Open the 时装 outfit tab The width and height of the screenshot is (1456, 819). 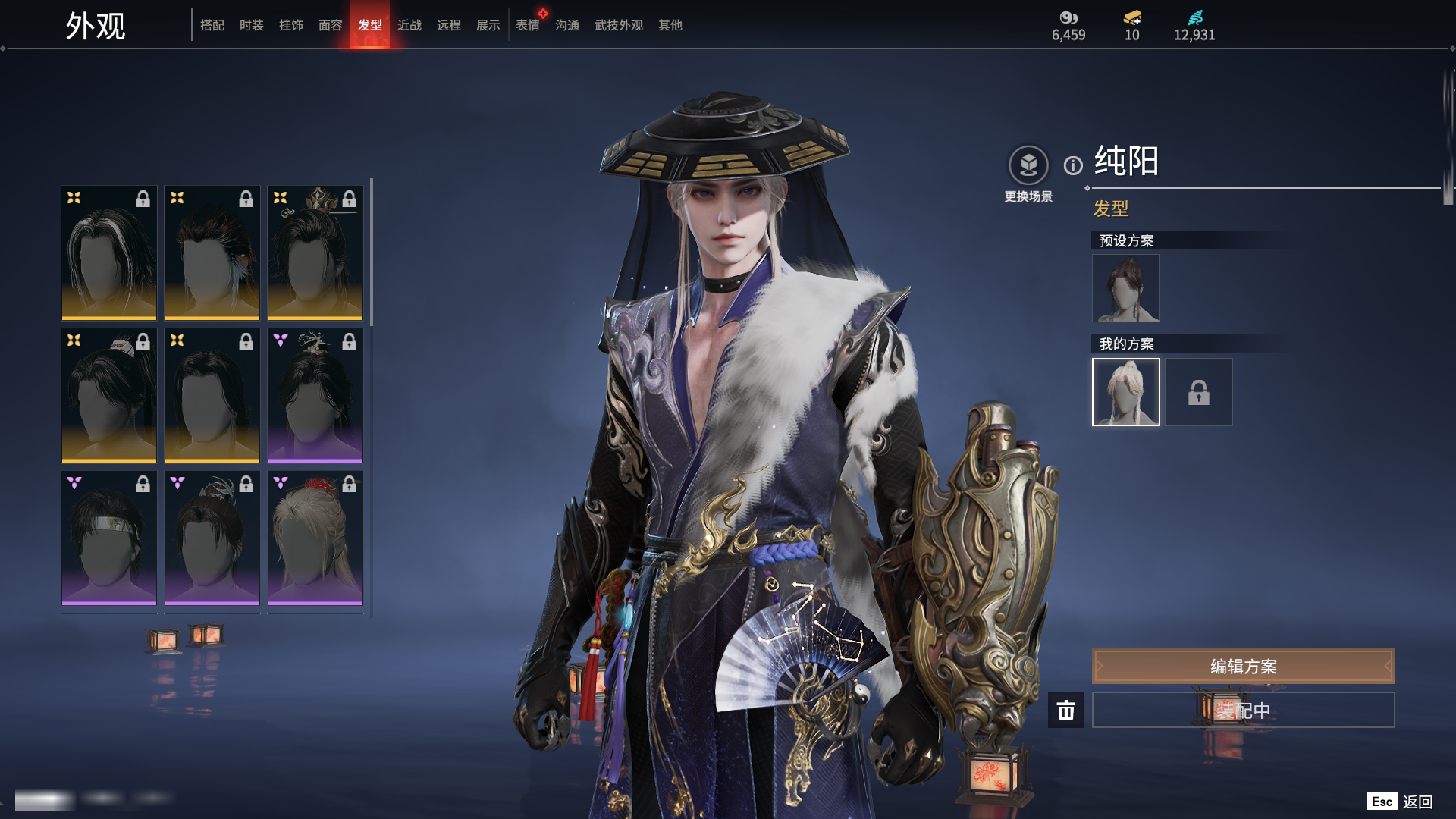tap(252, 25)
